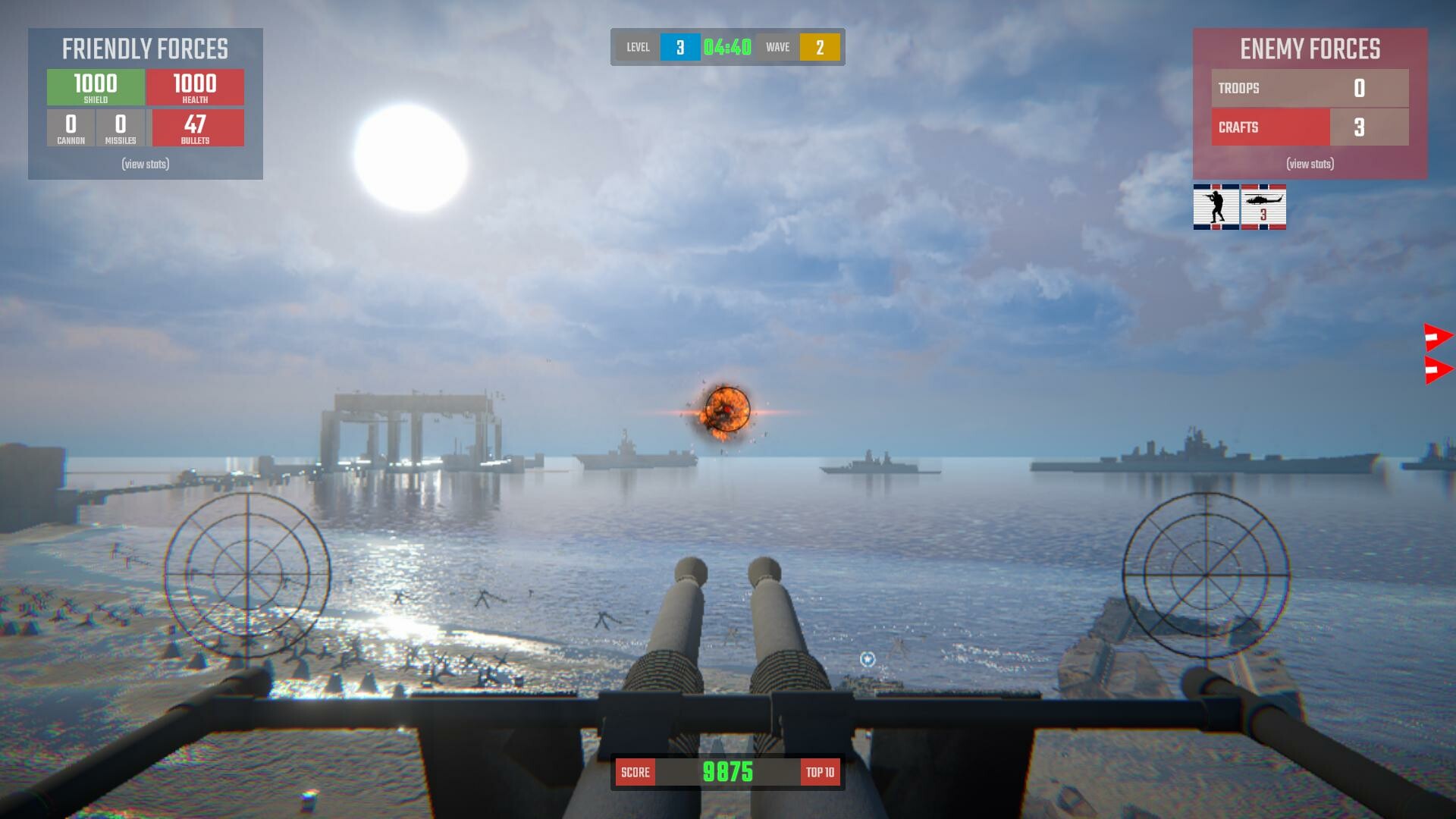This screenshot has height=819, width=1456.
Task: Expand view stats under Enemy Forces
Action: (x=1309, y=164)
